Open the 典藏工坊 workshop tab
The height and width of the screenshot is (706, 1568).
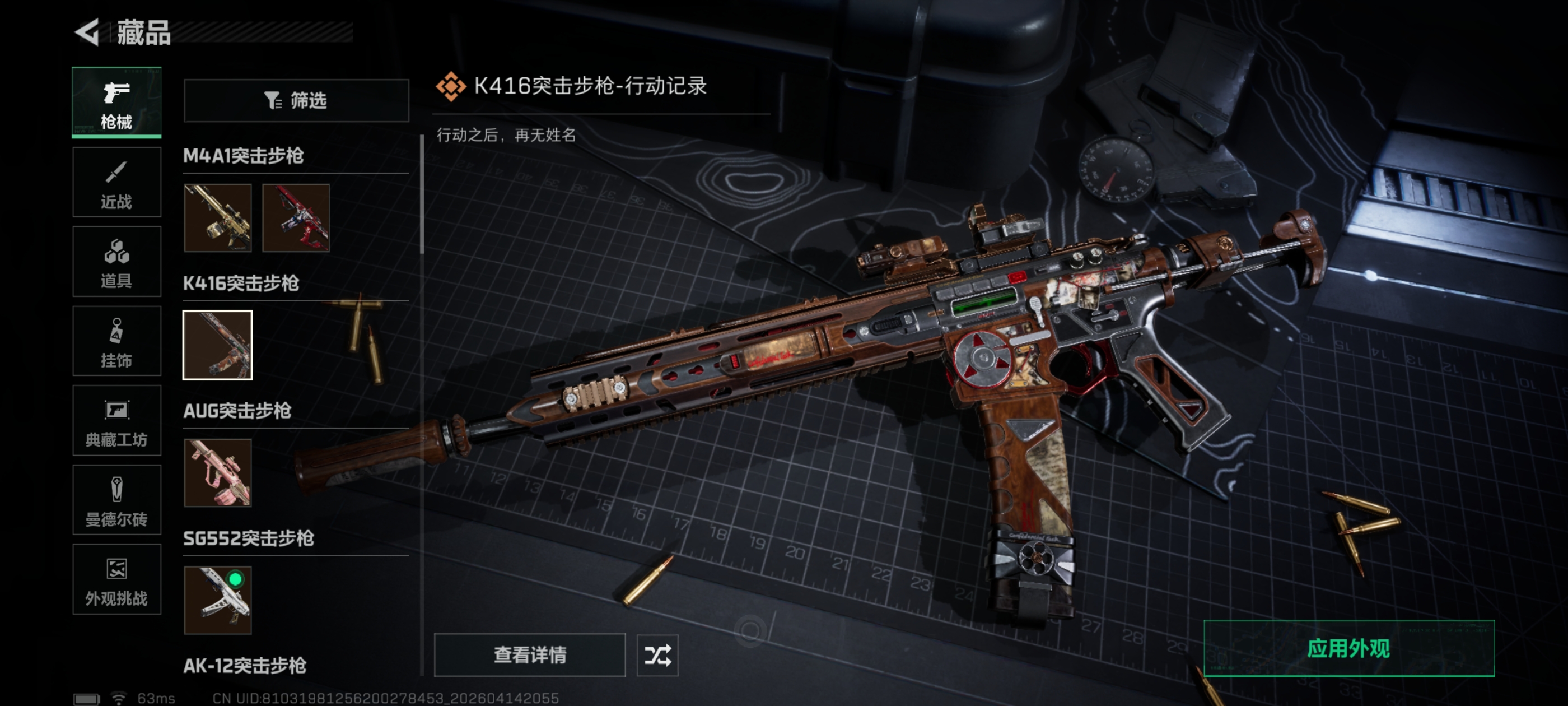click(116, 420)
